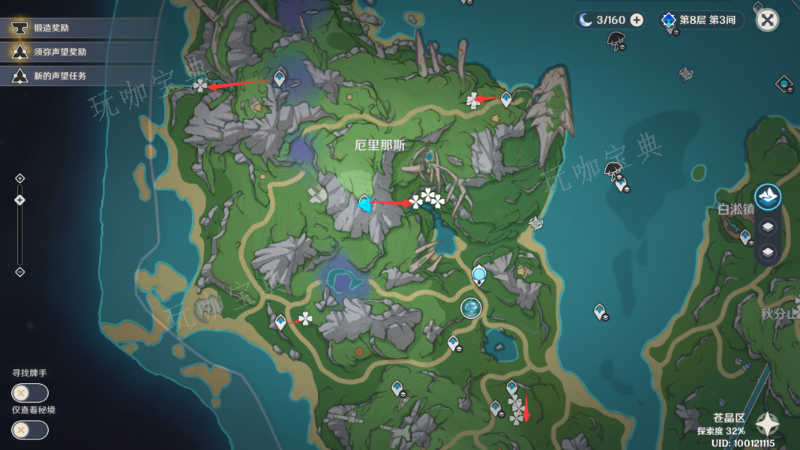Zoom the map in at slider top
800x450 pixels.
click(20, 179)
